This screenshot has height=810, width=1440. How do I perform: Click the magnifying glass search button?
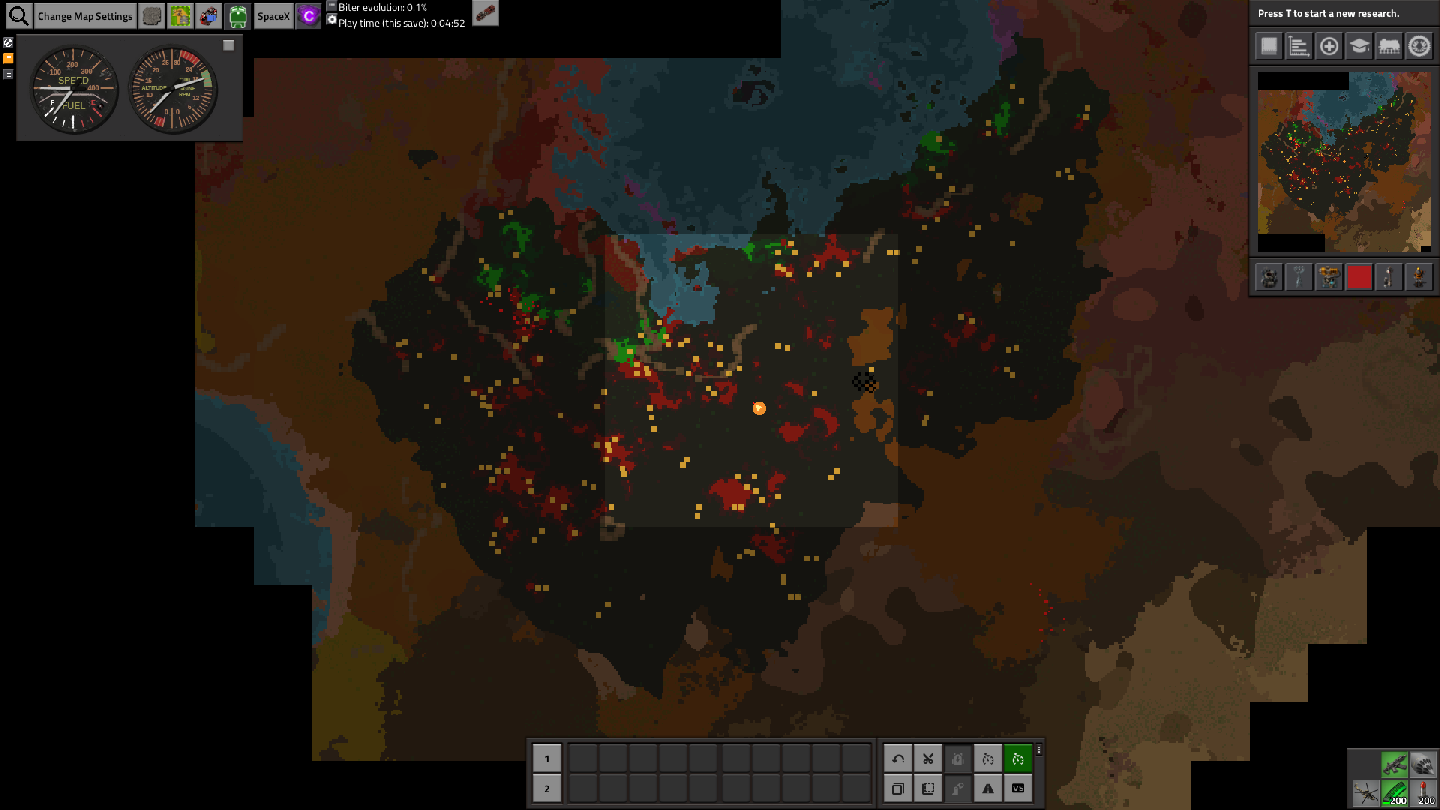tap(18, 16)
